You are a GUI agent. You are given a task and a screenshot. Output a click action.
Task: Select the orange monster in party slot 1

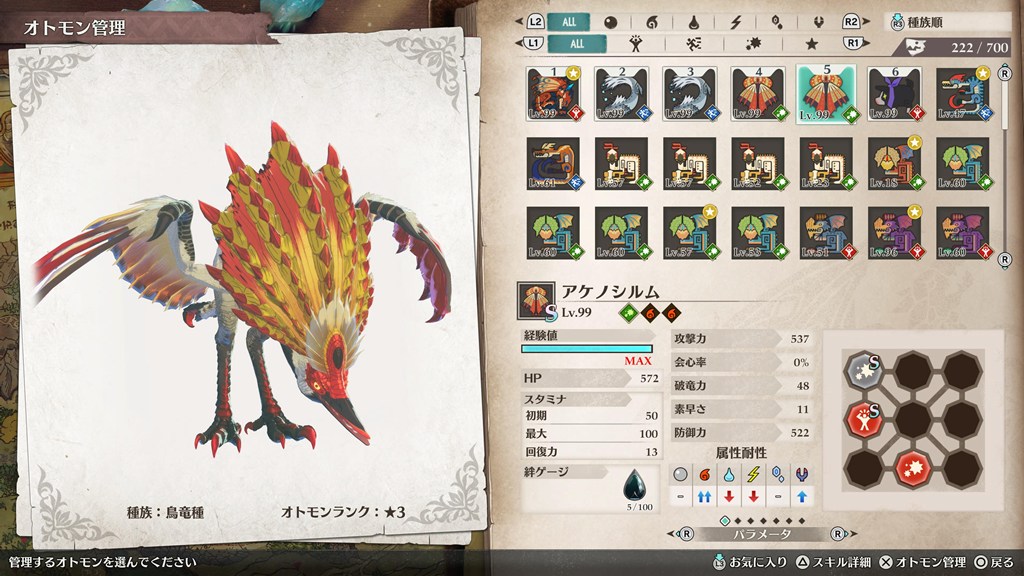(x=554, y=93)
